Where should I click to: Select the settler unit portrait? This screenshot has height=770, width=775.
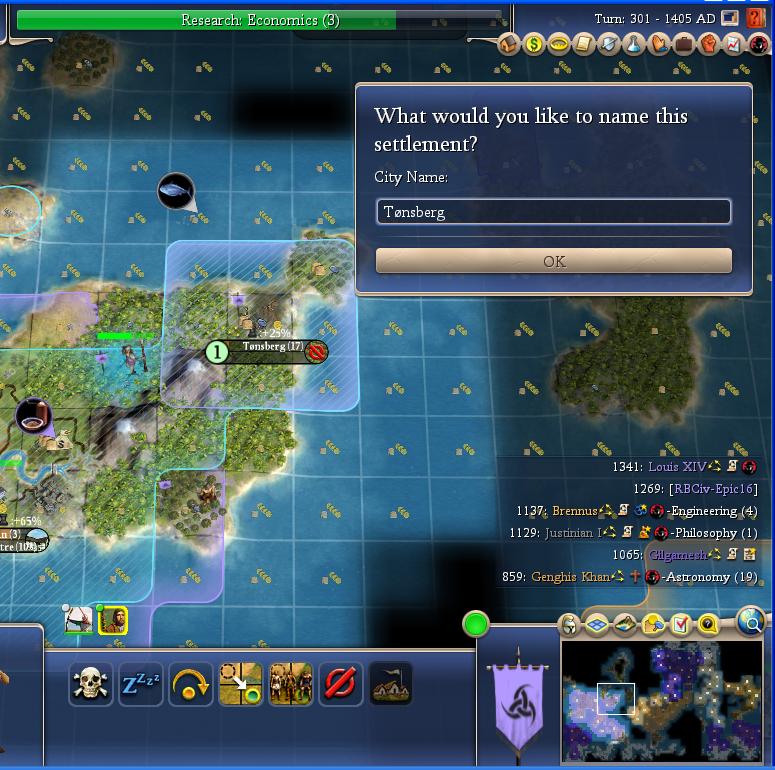coord(113,621)
